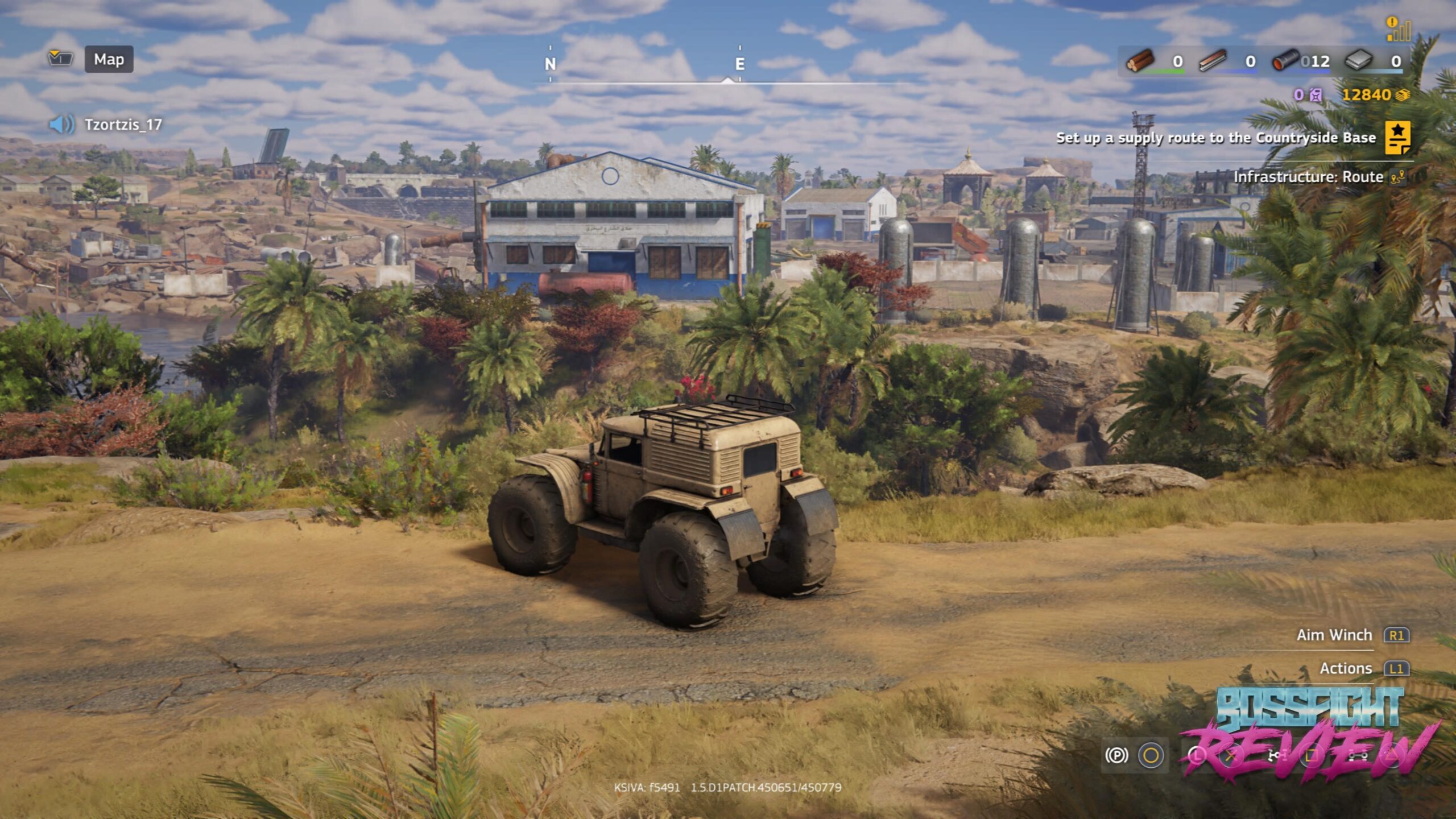This screenshot has height=819, width=1456.
Task: Select the steel beam resource icon
Action: pyautogui.click(x=1213, y=61)
